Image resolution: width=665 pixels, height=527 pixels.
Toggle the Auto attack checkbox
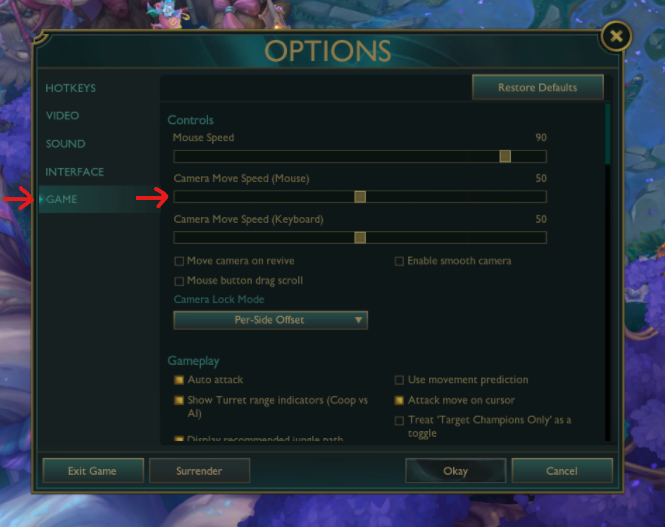pyautogui.click(x=180, y=381)
